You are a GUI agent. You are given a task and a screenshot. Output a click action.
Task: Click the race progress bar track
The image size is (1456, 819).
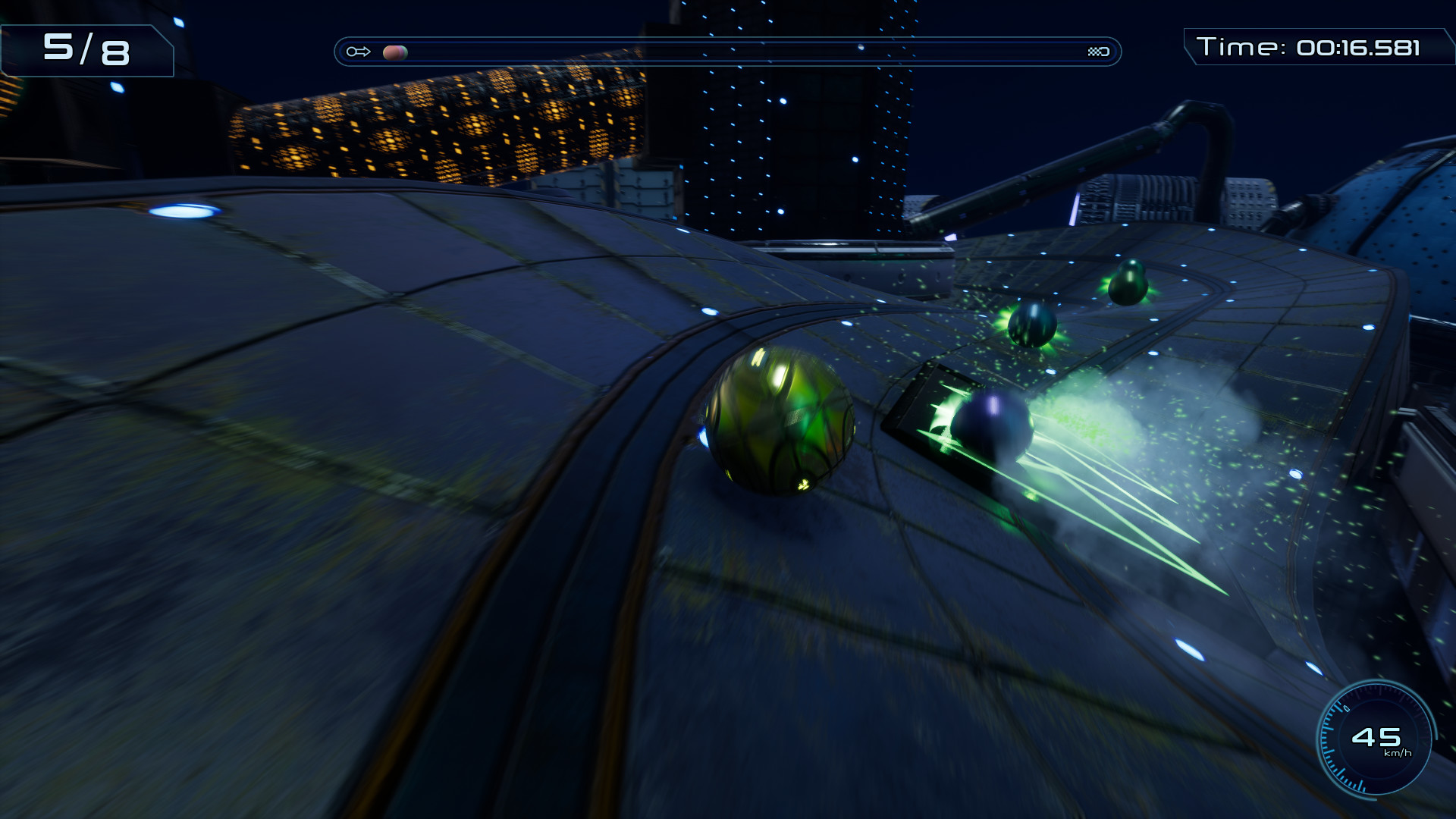[x=728, y=52]
